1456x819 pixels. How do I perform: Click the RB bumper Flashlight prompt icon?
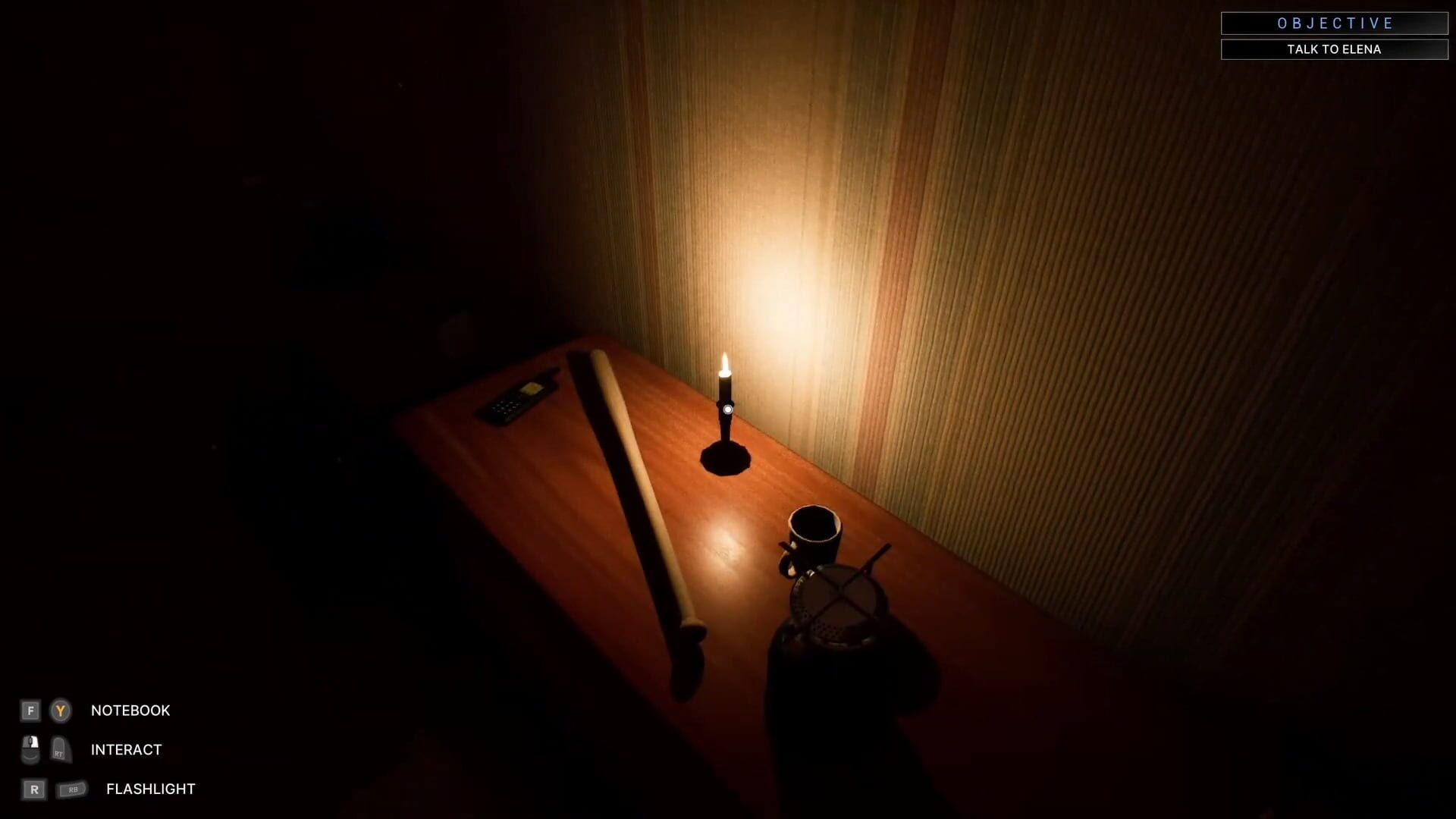[x=74, y=789]
